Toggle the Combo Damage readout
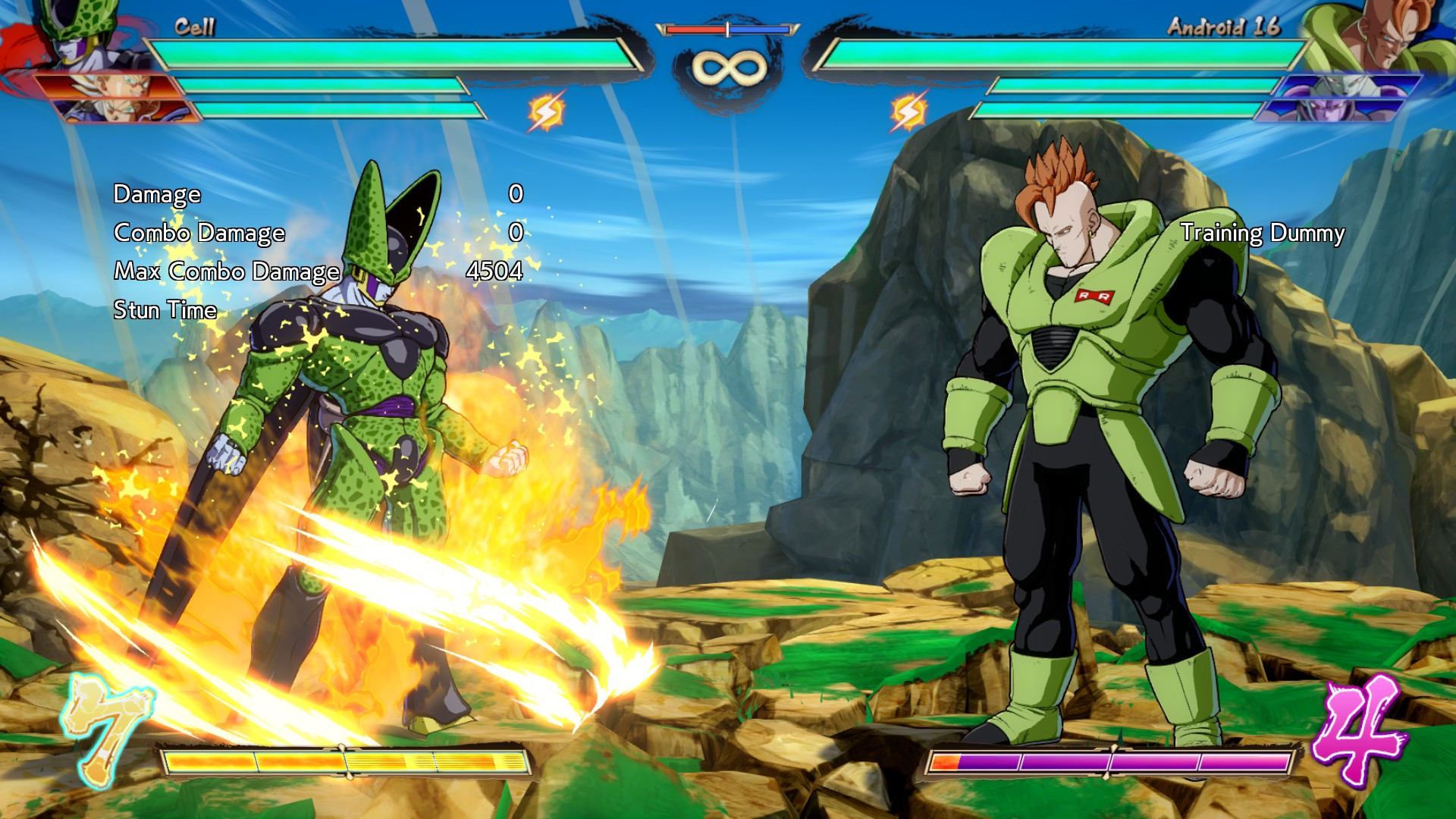The image size is (1456, 819). click(x=199, y=234)
